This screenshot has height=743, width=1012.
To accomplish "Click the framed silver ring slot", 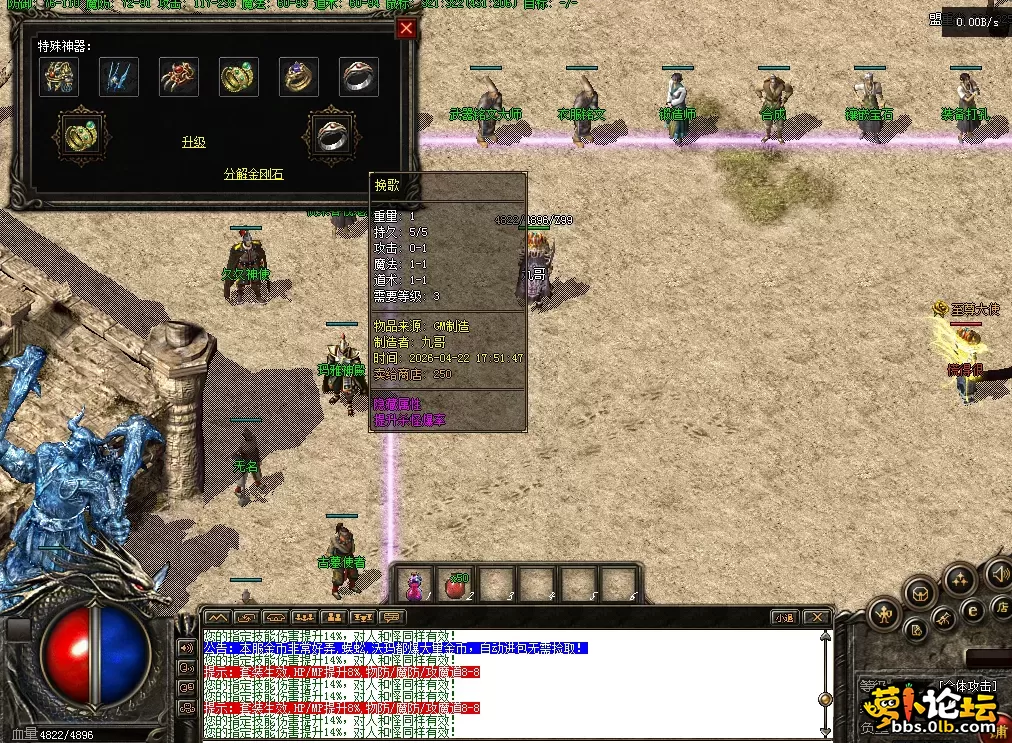I will [x=329, y=133].
